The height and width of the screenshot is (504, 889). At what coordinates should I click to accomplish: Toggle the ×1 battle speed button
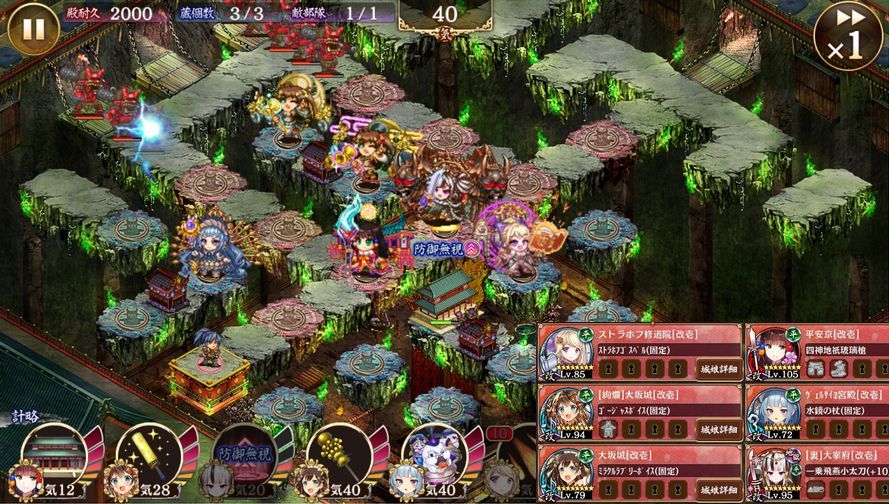point(847,36)
